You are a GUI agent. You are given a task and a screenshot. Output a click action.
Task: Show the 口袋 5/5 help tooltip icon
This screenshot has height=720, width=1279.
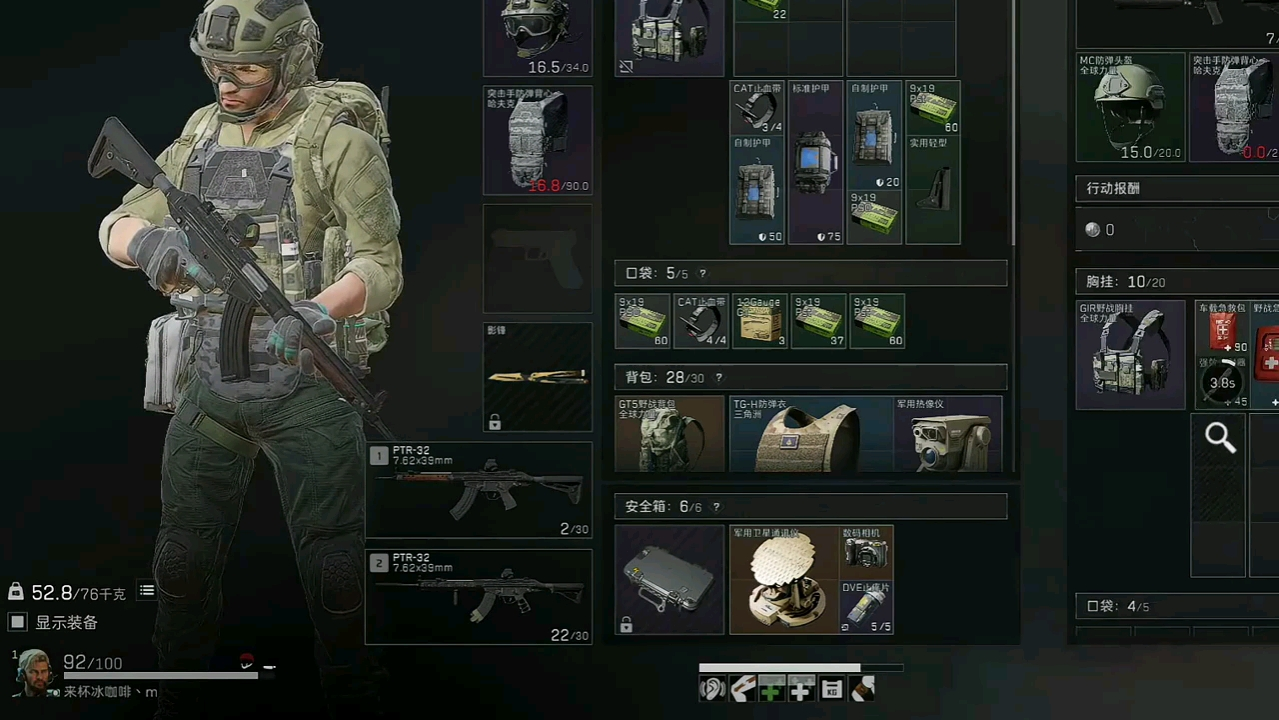703,274
